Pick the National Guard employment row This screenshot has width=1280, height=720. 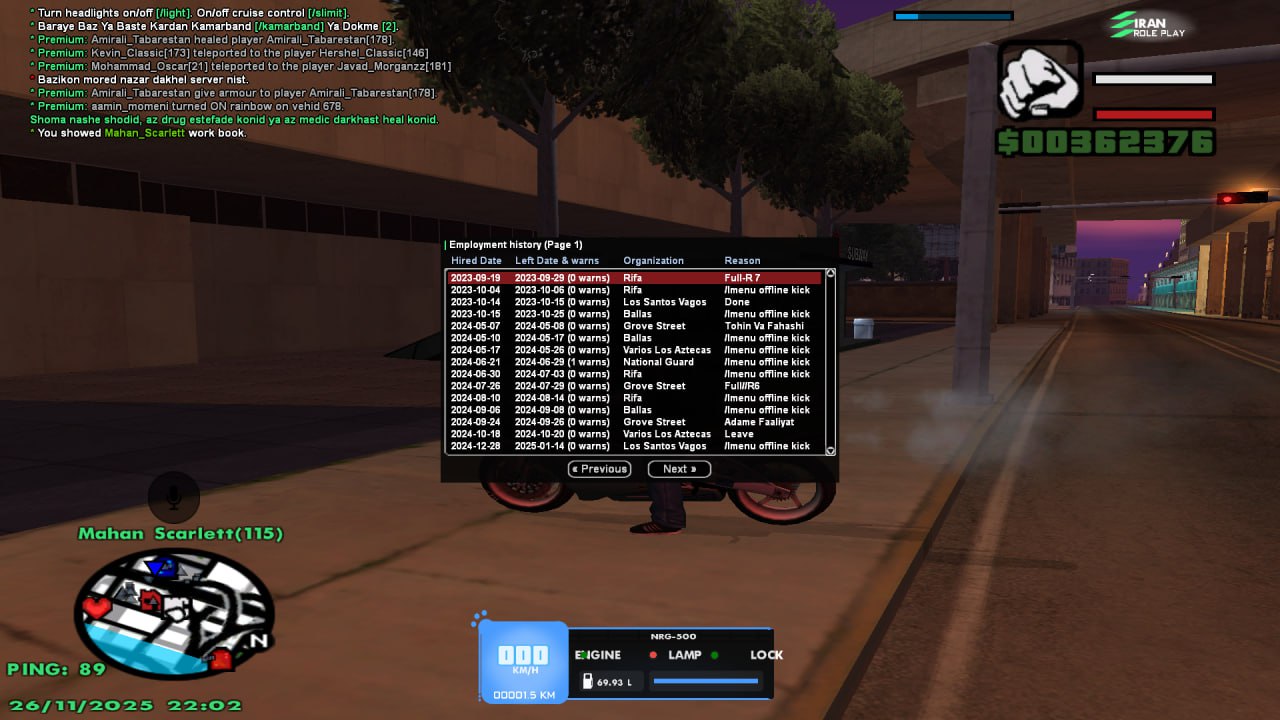pyautogui.click(x=635, y=362)
